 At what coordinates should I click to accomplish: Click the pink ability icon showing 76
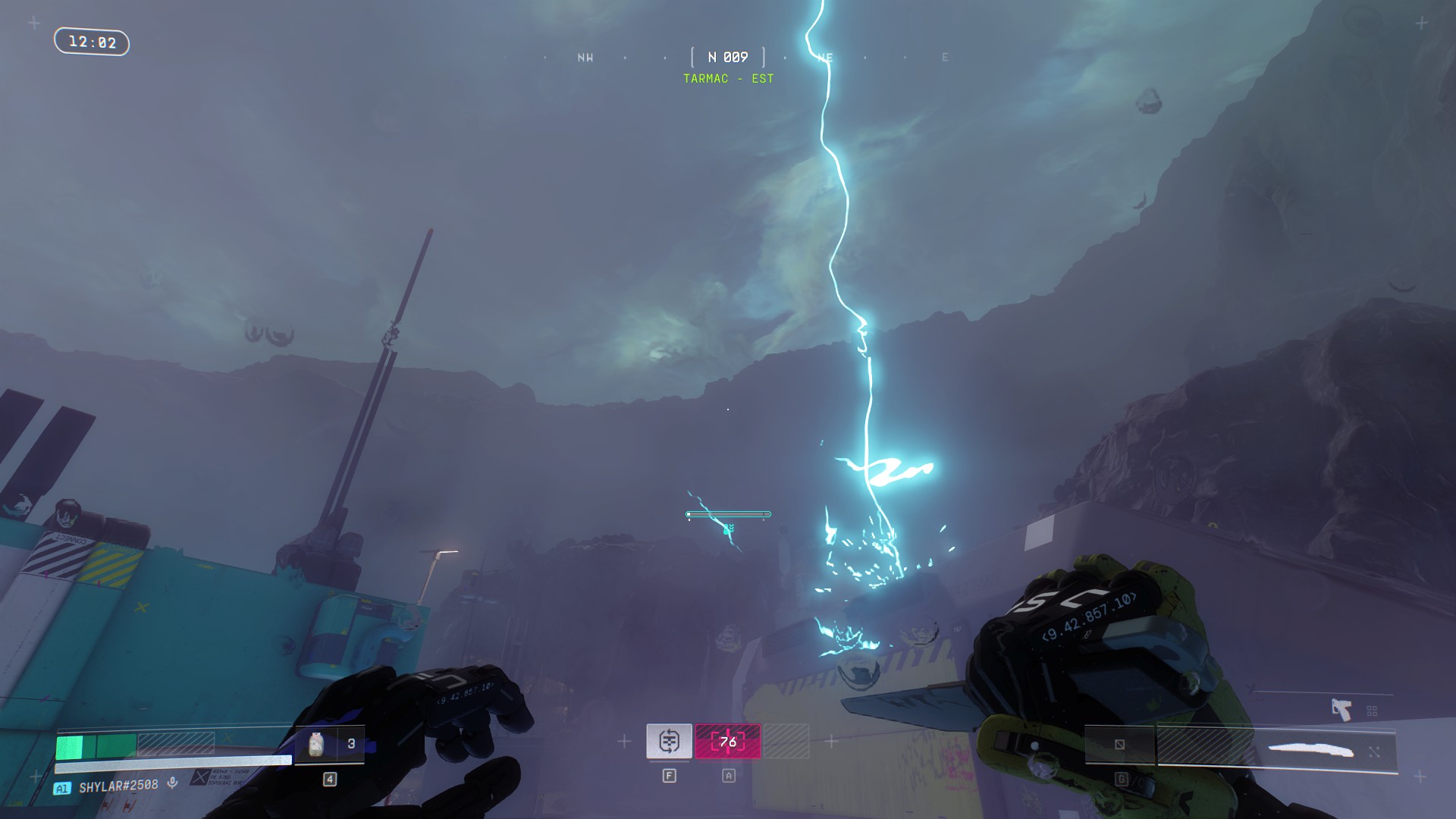point(728,741)
